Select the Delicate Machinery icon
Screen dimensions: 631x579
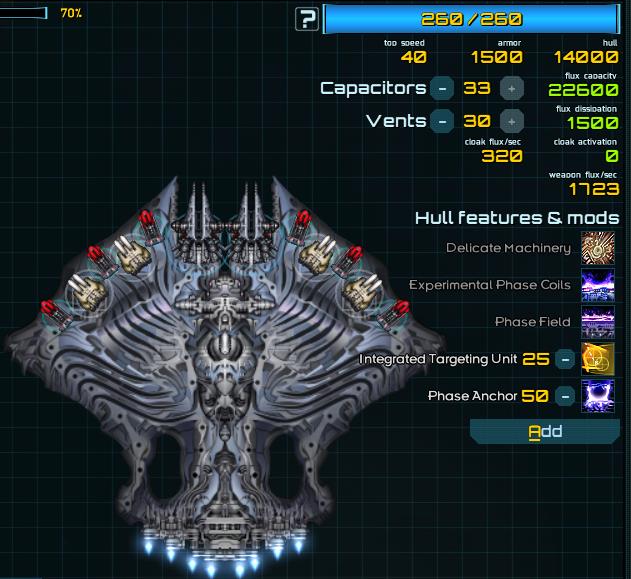598,248
